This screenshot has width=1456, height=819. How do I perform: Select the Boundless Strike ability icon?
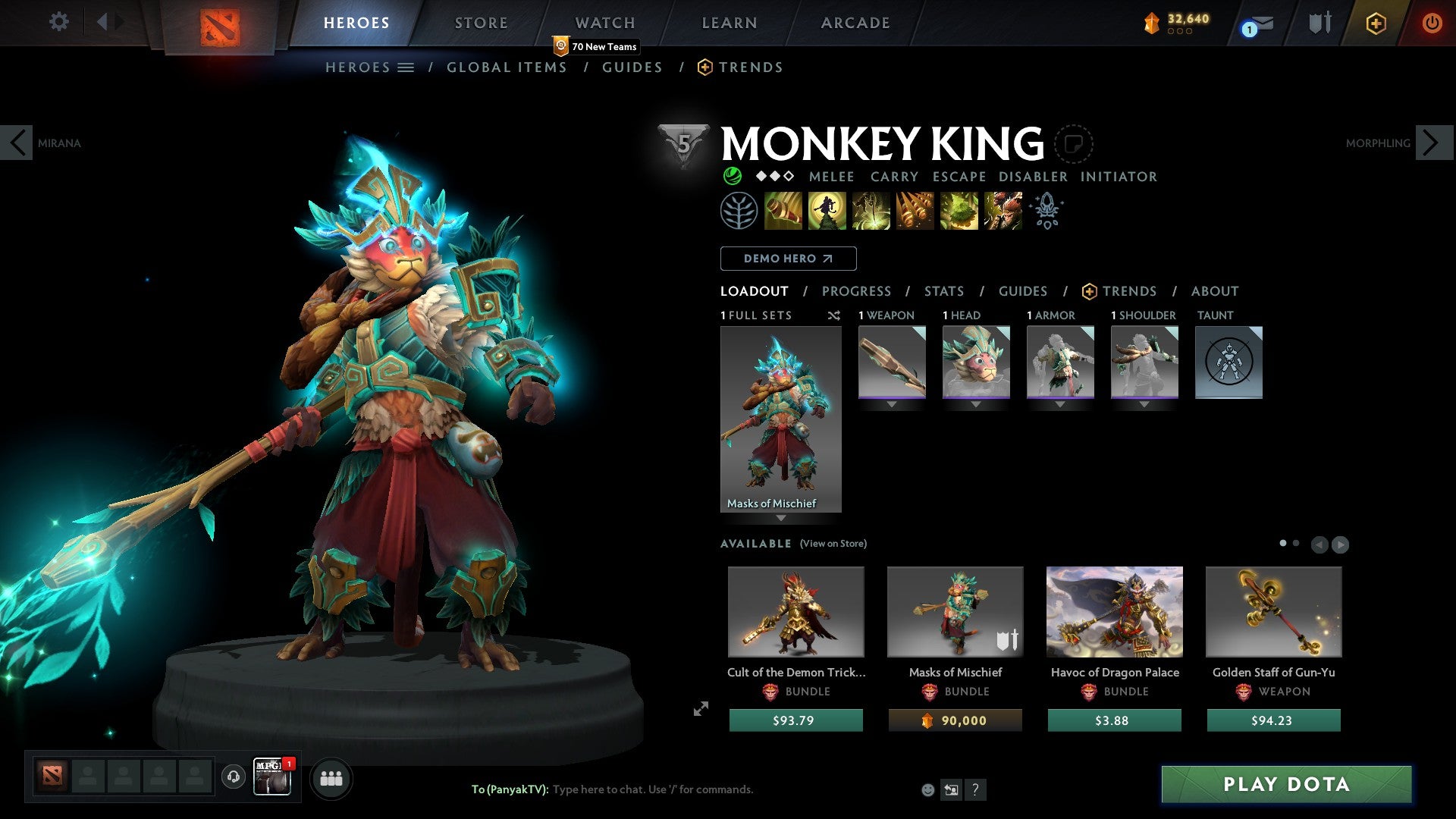(x=785, y=211)
